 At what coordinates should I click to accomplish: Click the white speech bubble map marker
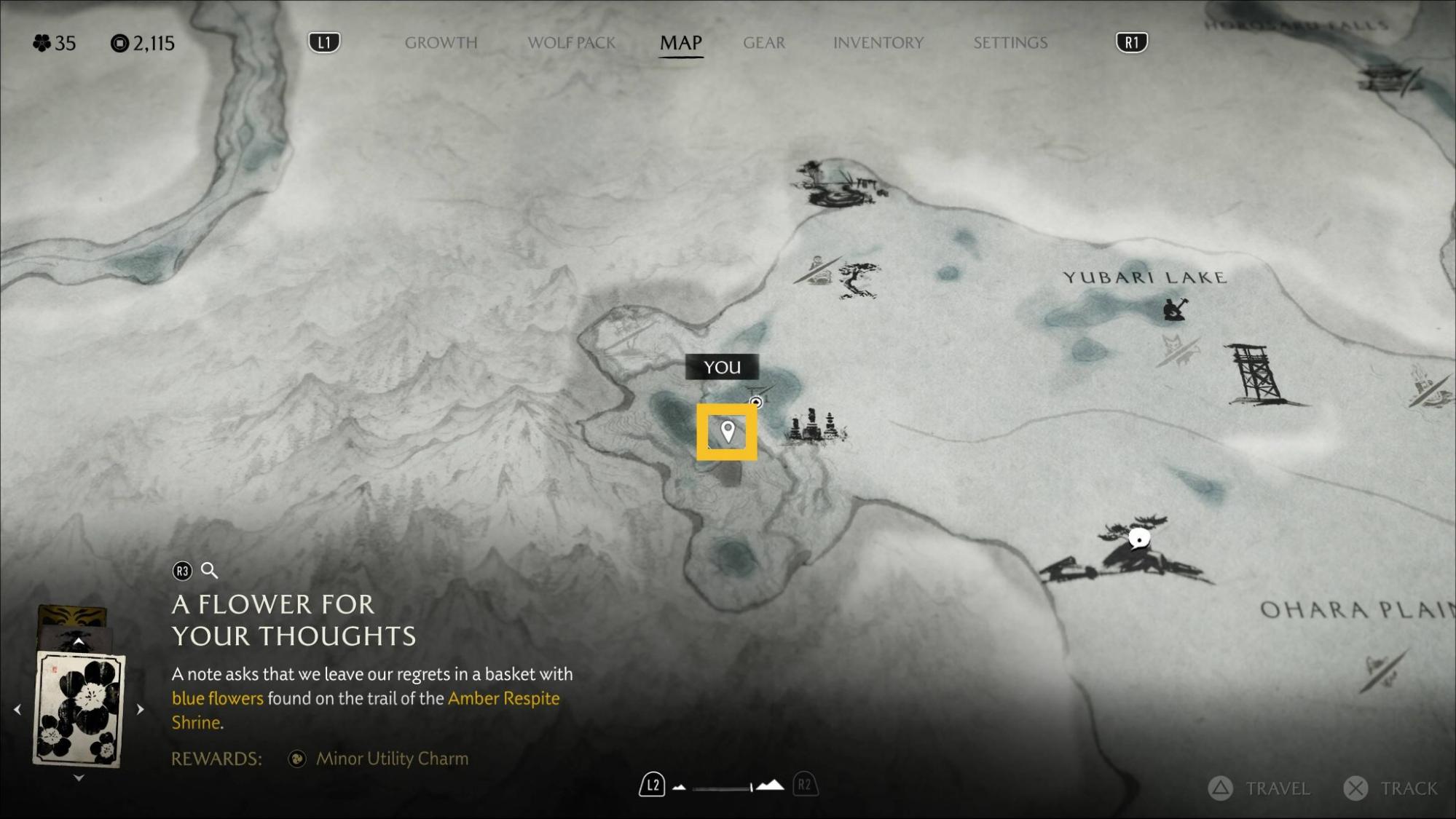click(1138, 539)
